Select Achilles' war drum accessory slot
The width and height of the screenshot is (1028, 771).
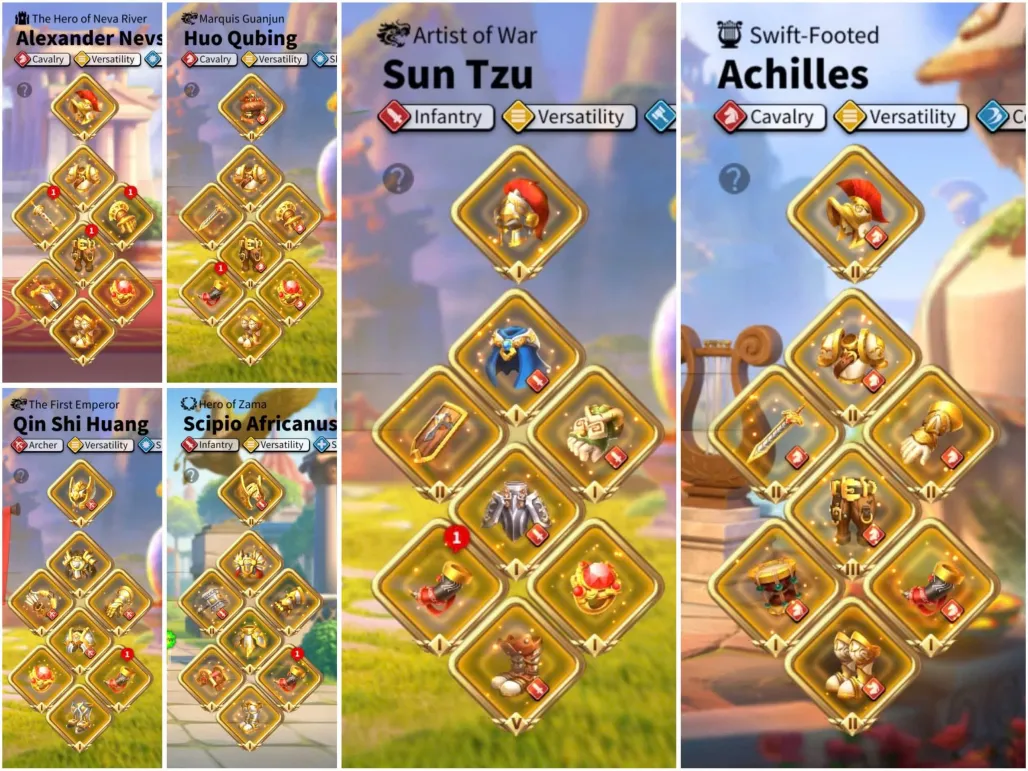coord(776,587)
